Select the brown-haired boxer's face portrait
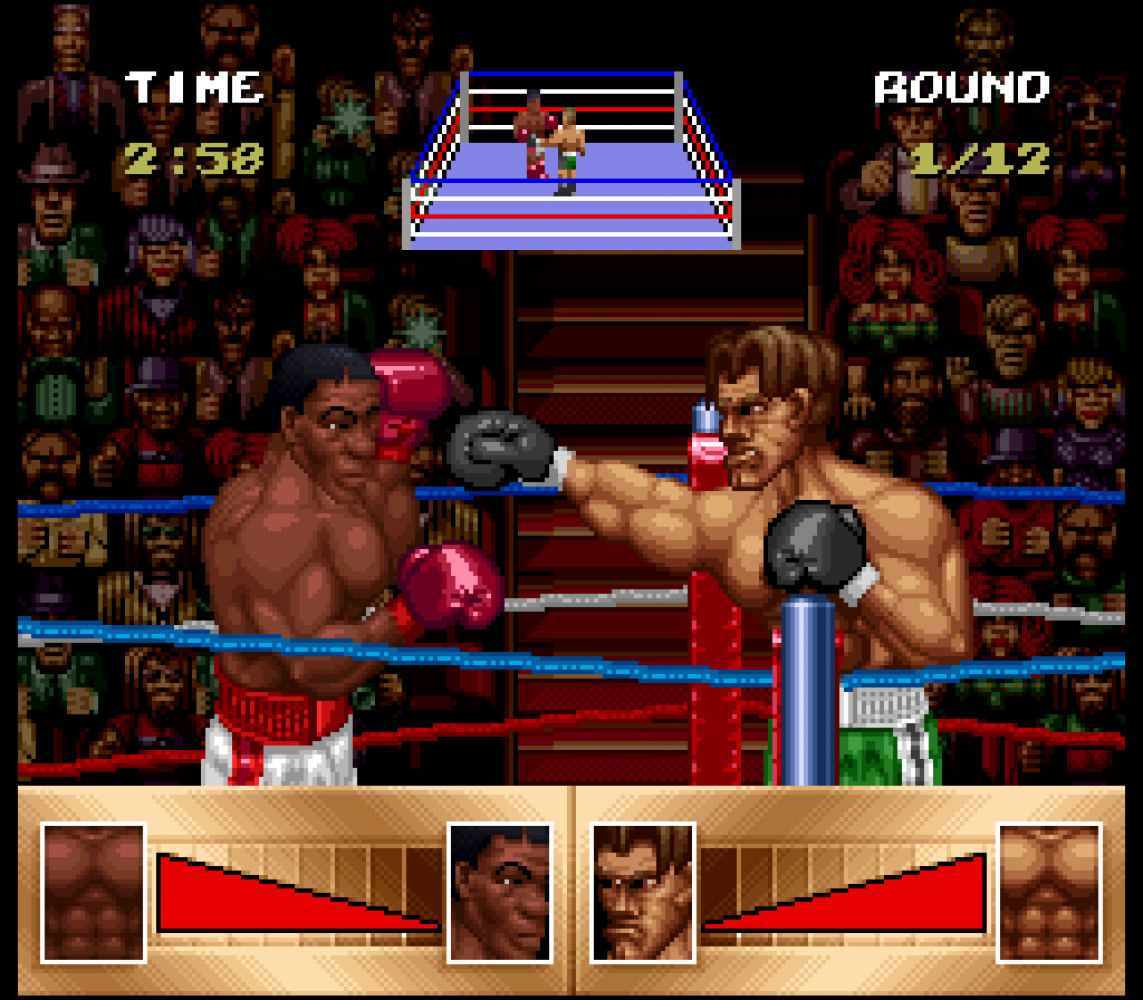1143x1000 pixels. (x=642, y=892)
